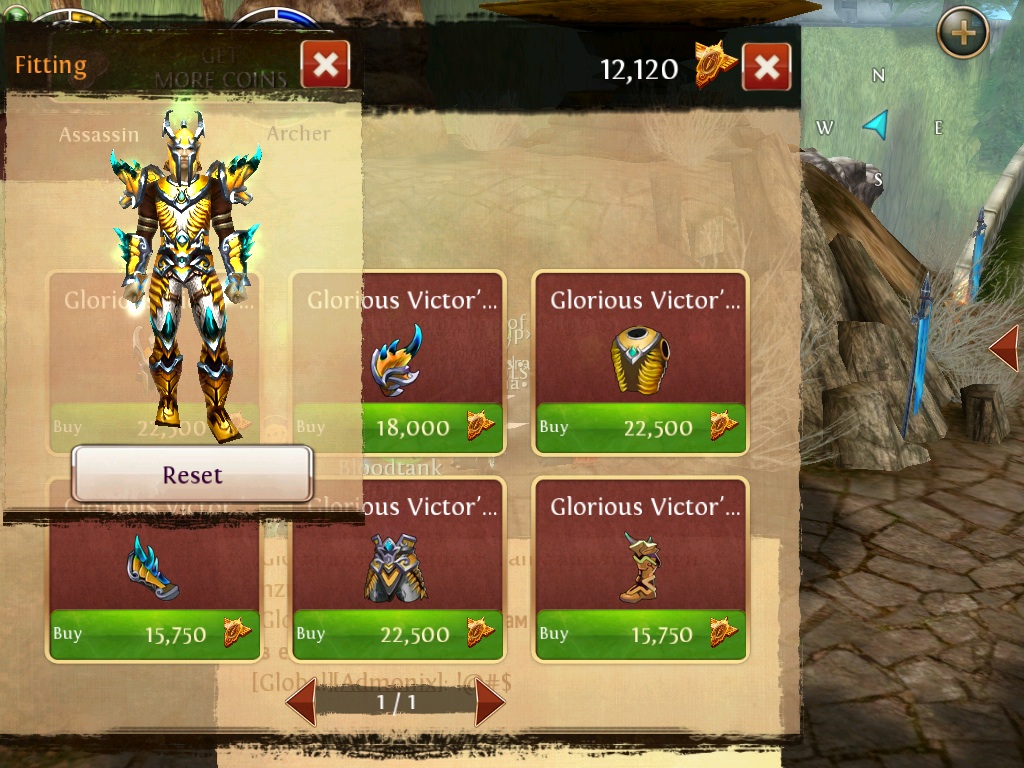This screenshot has height=768, width=1024.
Task: Close the coin shop window
Action: coord(766,67)
